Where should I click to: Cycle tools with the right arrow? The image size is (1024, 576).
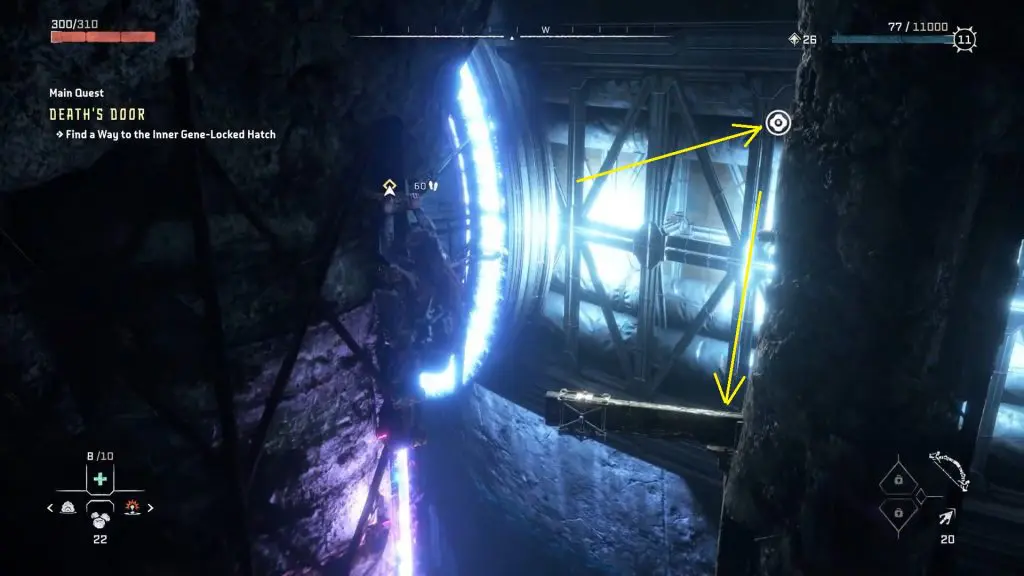(x=150, y=508)
